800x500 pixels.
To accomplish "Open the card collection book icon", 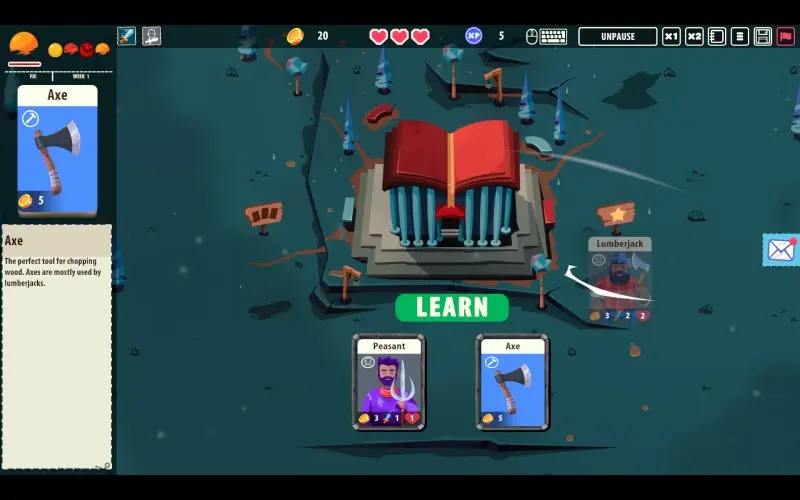I will tap(717, 37).
